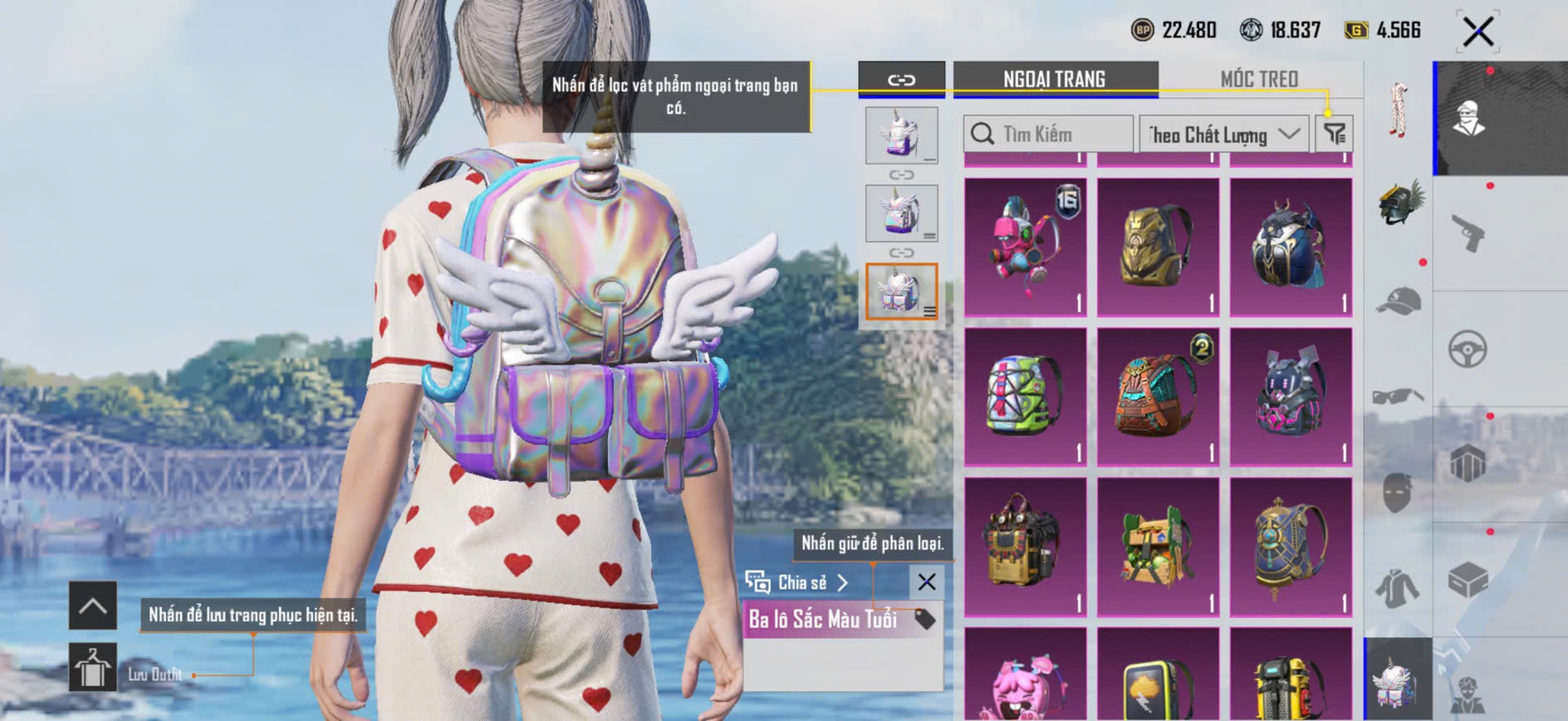Viewport: 1568px width, 721px height.
Task: Save the current outfit with the hanger icon
Action: (92, 668)
